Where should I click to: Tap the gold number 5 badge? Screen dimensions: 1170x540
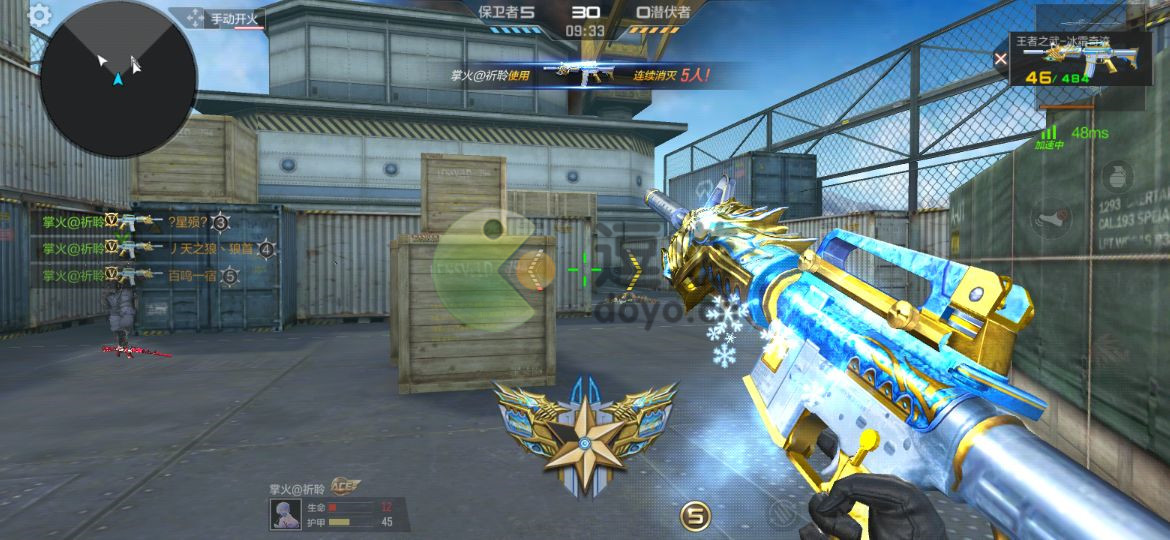[x=694, y=516]
